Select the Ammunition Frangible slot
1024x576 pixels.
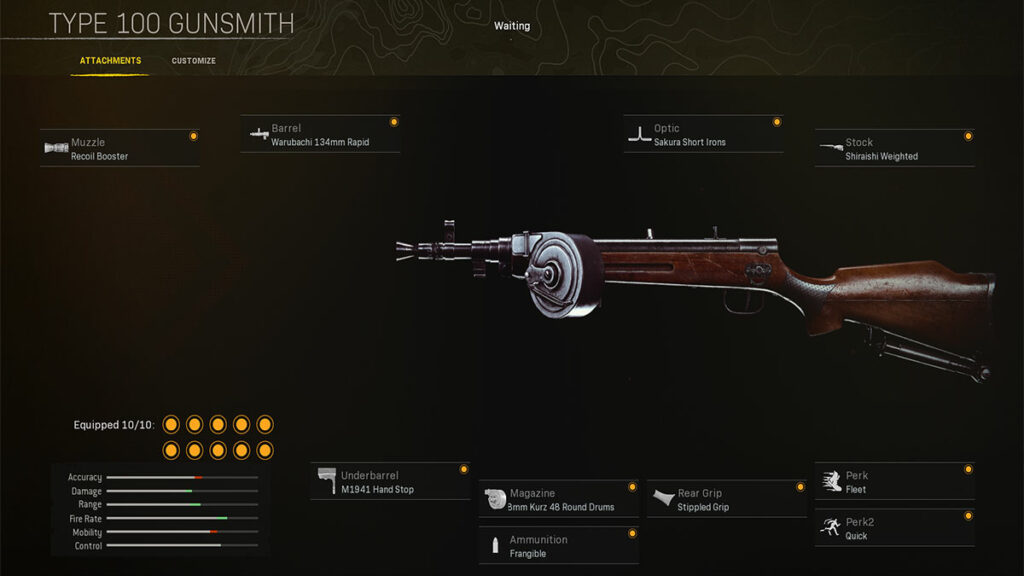(559, 546)
